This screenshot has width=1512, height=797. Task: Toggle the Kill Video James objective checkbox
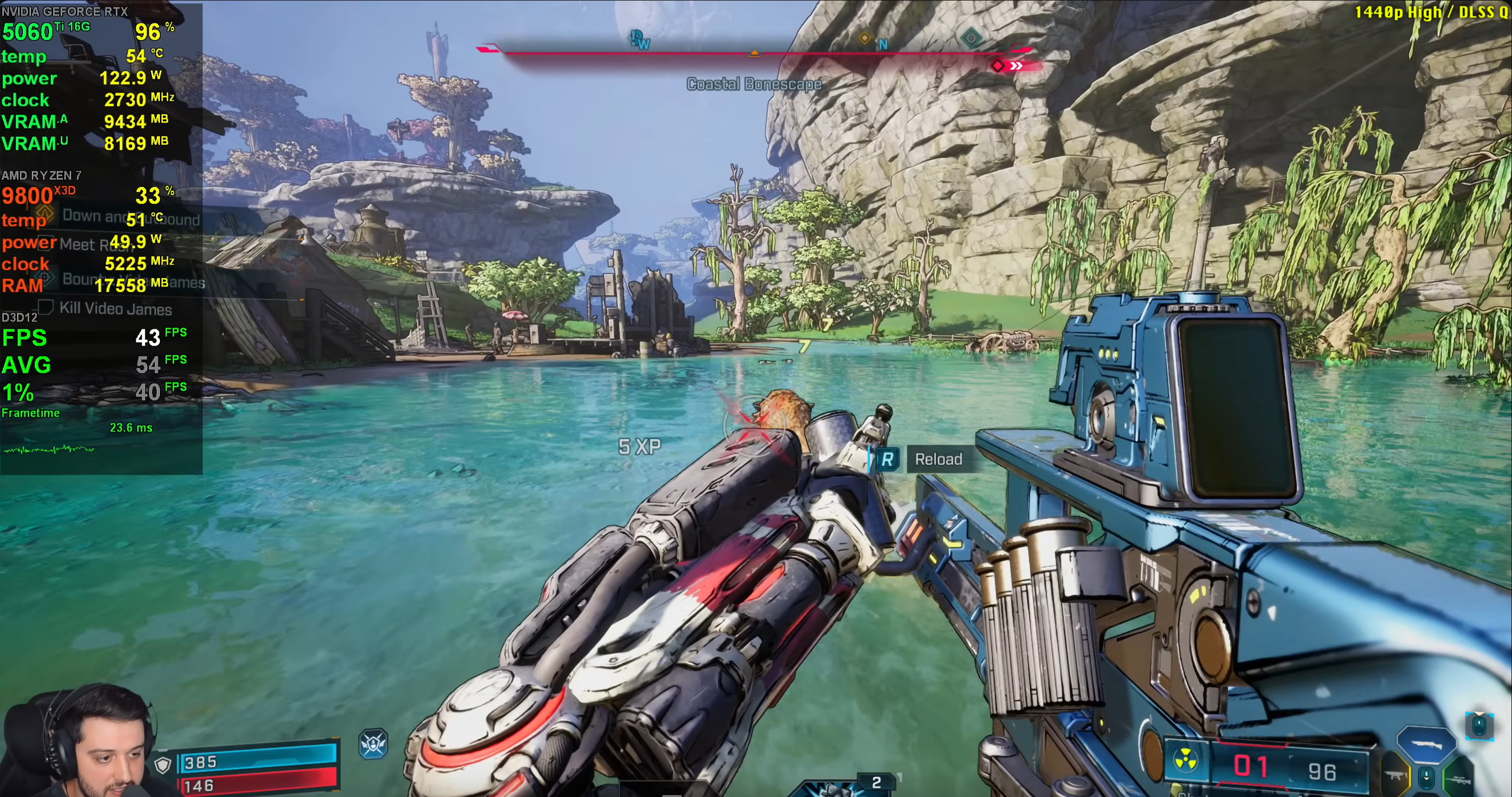46,307
